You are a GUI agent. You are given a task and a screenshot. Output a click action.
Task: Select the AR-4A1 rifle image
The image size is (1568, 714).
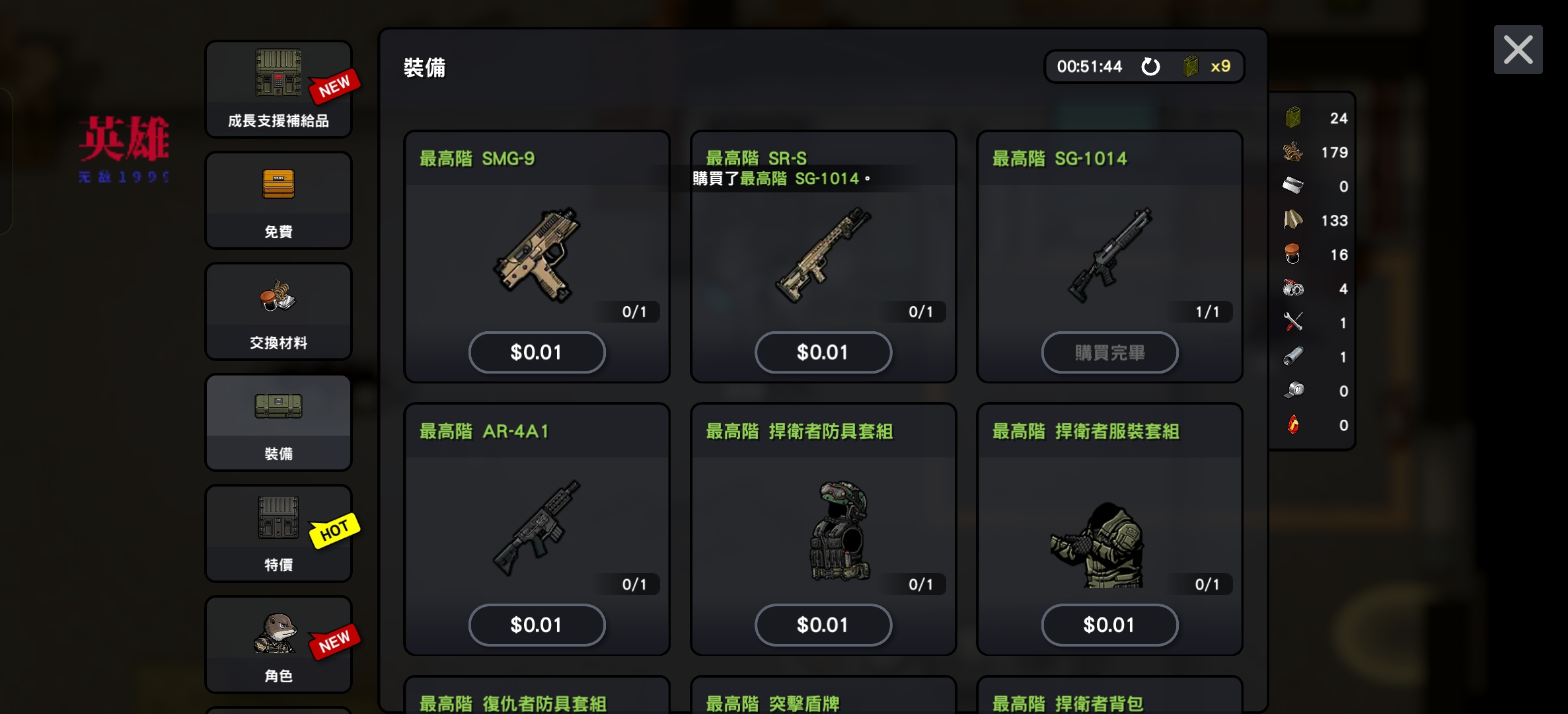(x=537, y=528)
